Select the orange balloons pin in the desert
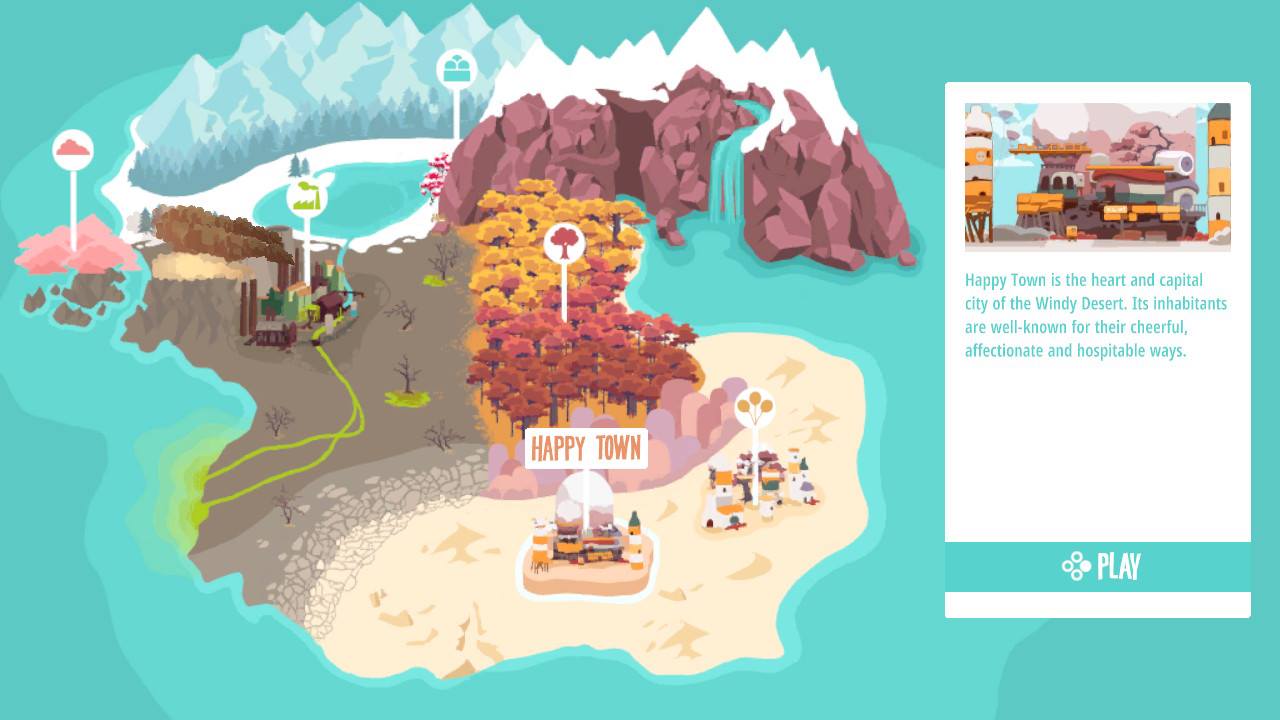Screen dimensions: 1280x720 755,404
